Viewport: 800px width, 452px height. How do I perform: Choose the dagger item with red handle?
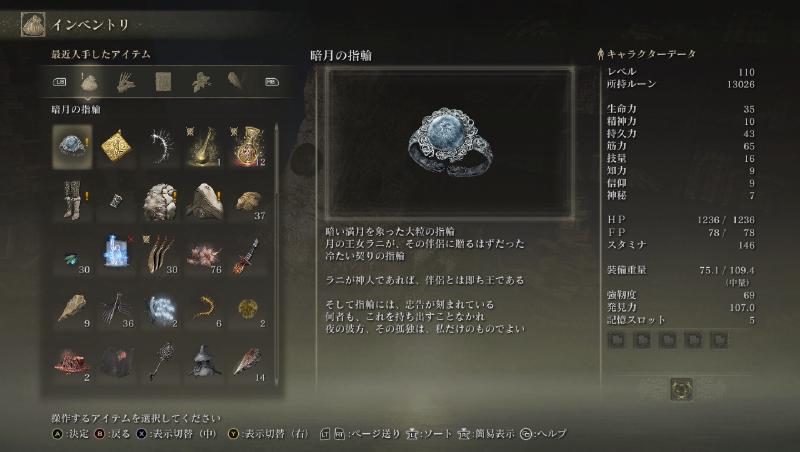coord(248,254)
